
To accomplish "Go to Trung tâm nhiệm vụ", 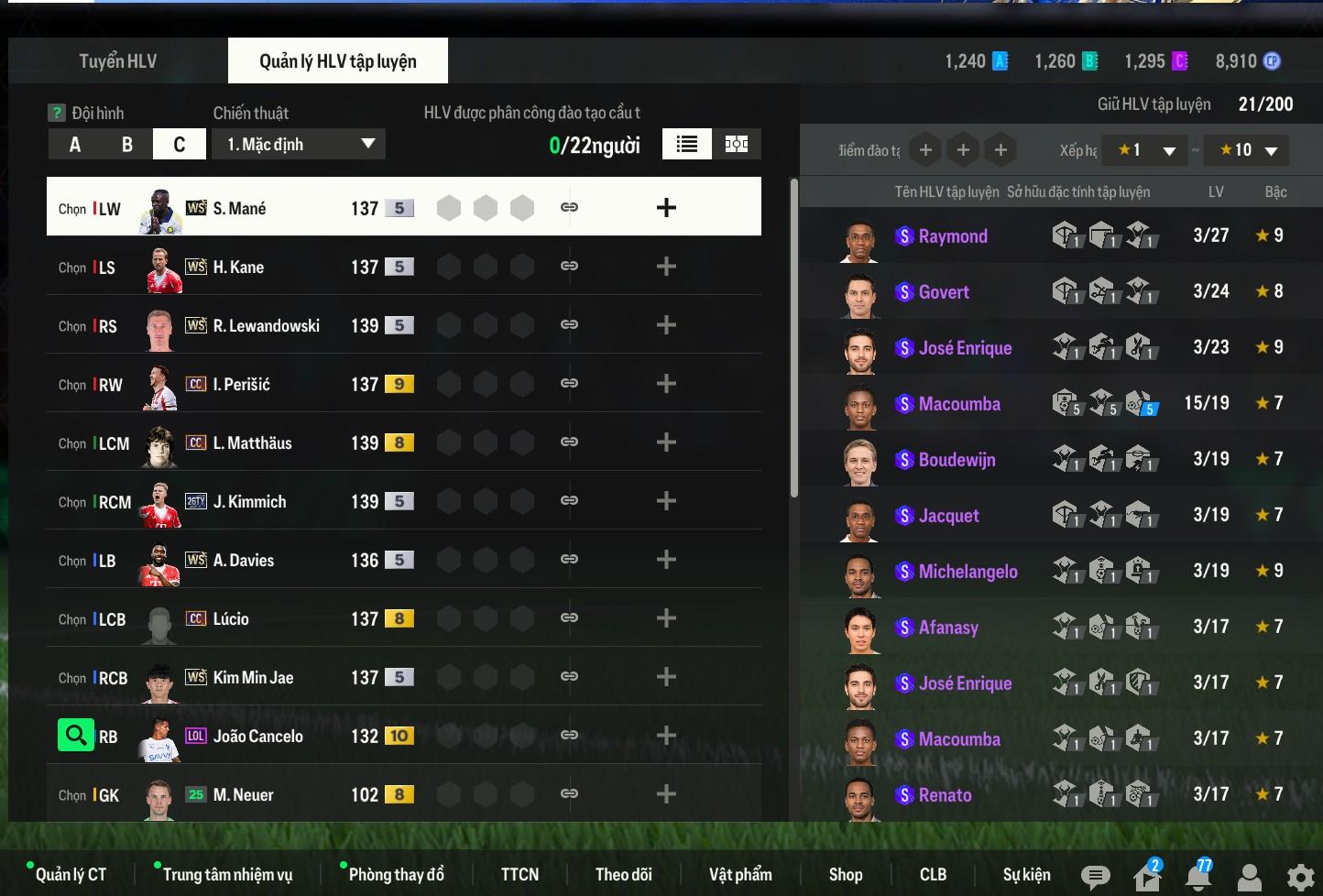I will 227,875.
